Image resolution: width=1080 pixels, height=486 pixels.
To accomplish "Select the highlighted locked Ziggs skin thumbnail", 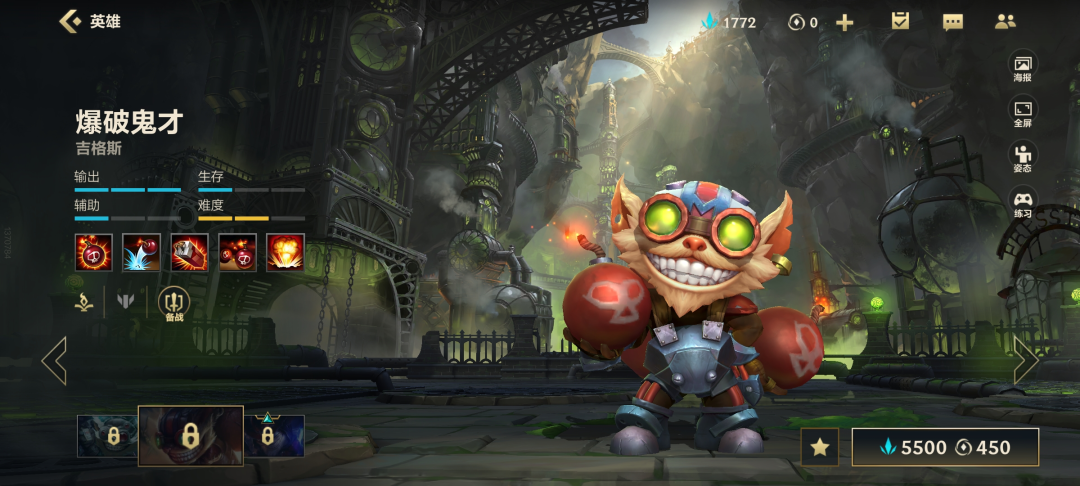I will pos(190,436).
